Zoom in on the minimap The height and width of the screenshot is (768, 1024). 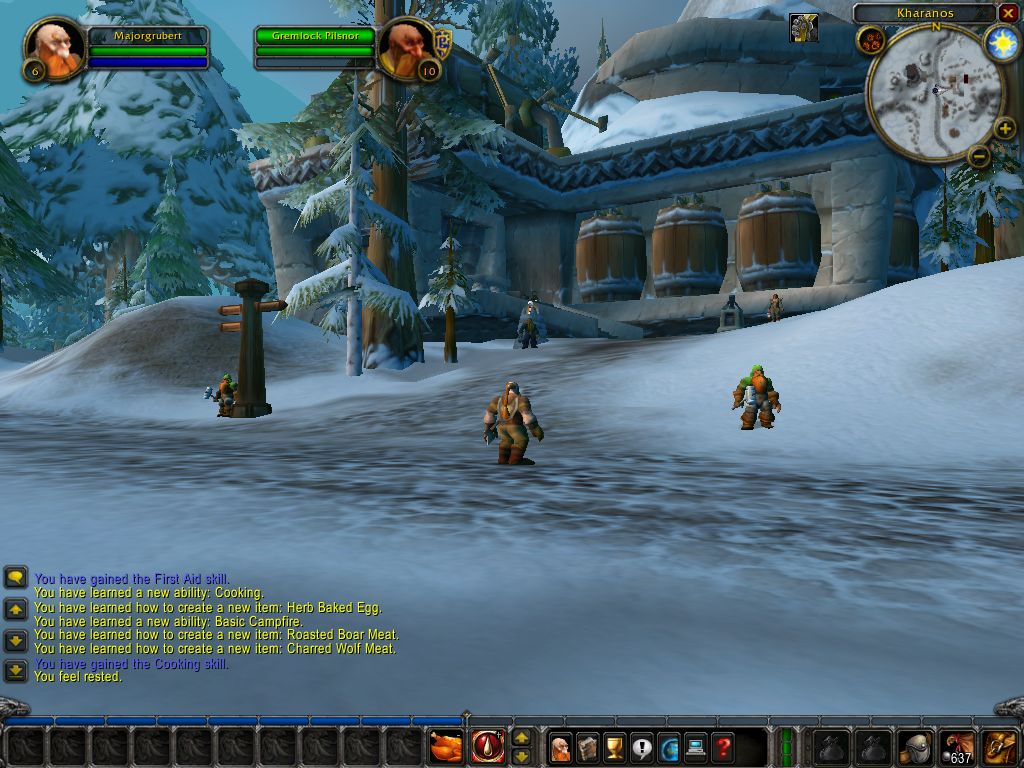click(1005, 128)
